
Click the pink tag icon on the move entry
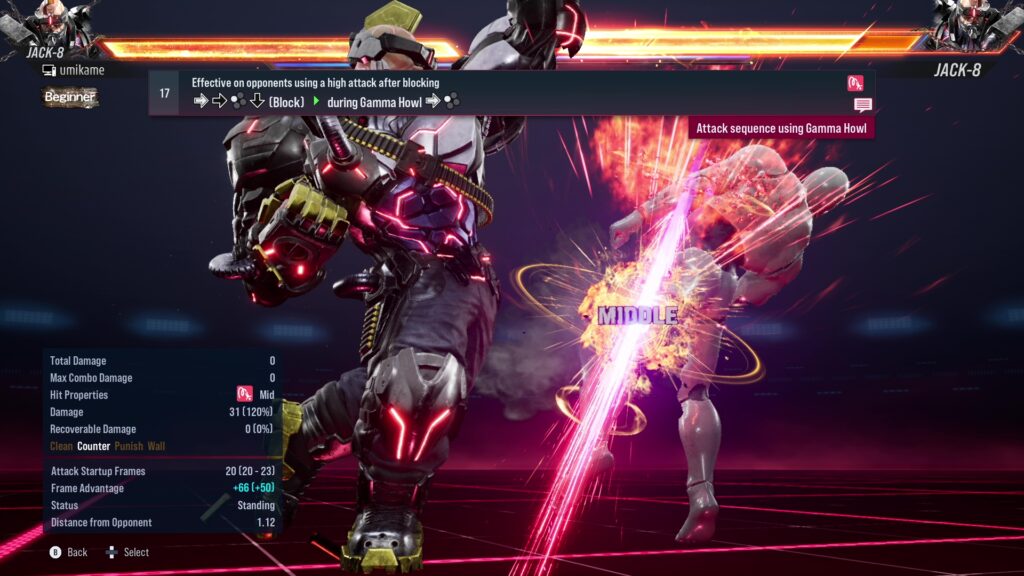click(855, 83)
